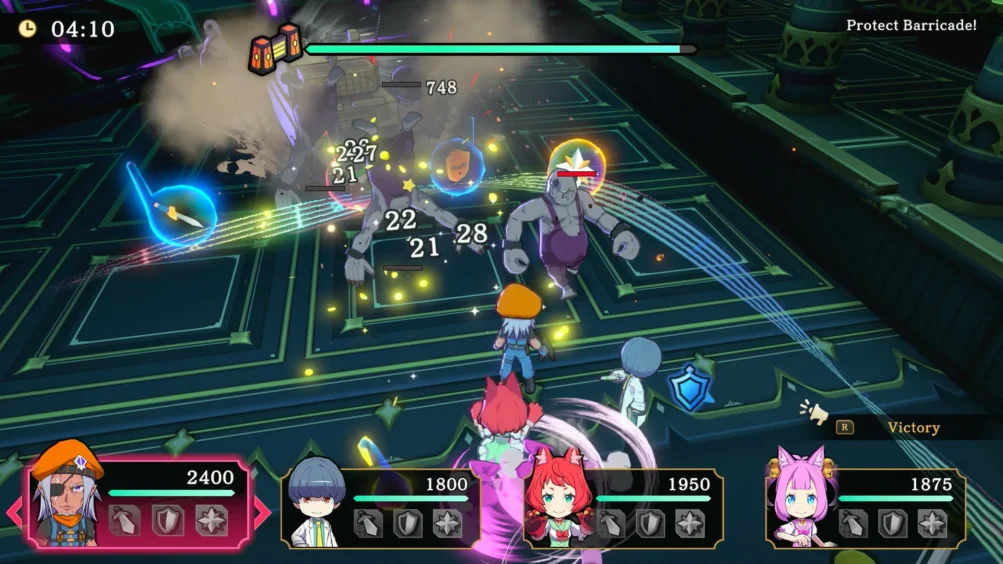Activate the star skill on the 2400 HP panel
This screenshot has width=1003, height=564.
211,520
